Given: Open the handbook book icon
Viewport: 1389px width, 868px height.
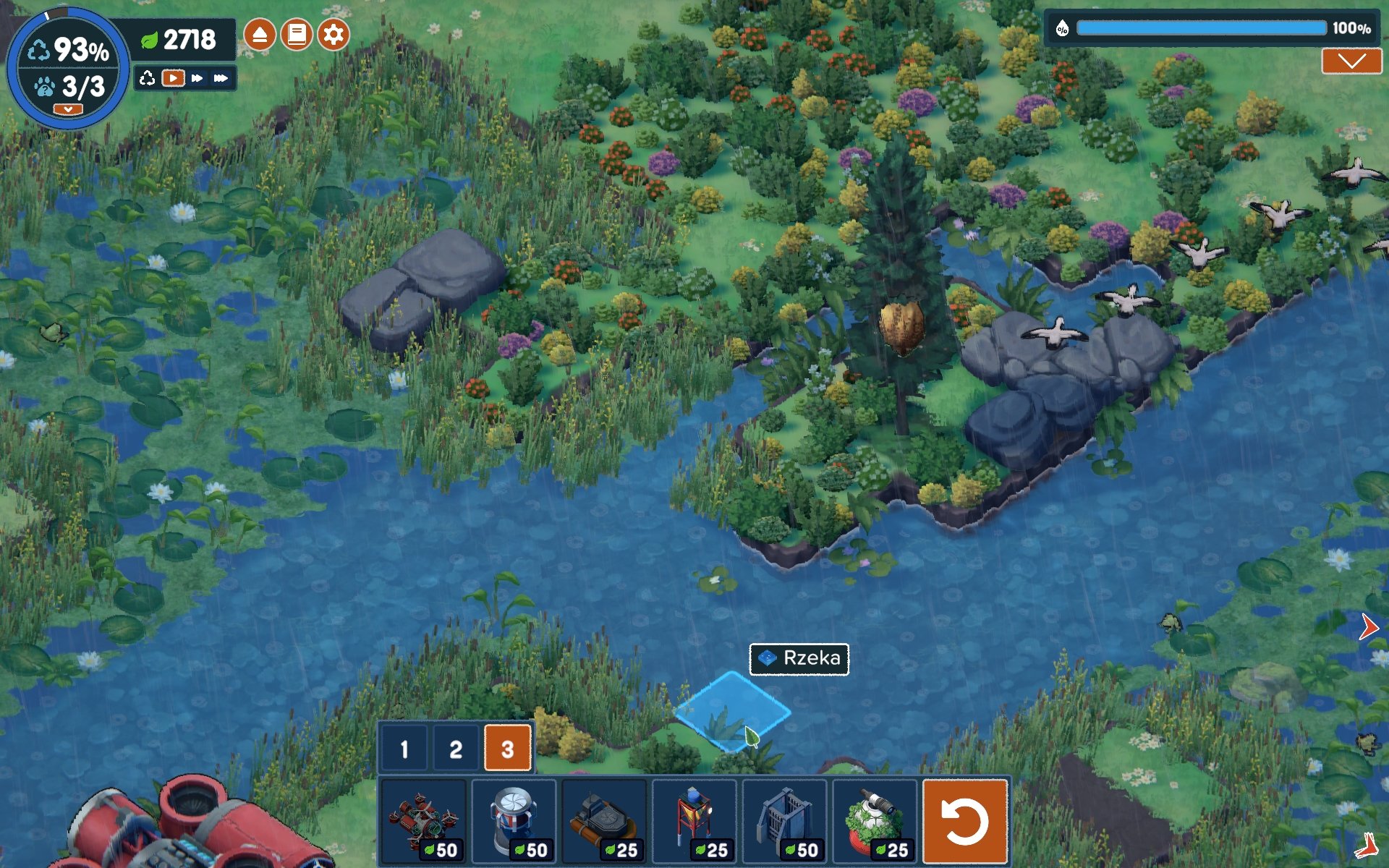Looking at the screenshot, I should pos(297,35).
